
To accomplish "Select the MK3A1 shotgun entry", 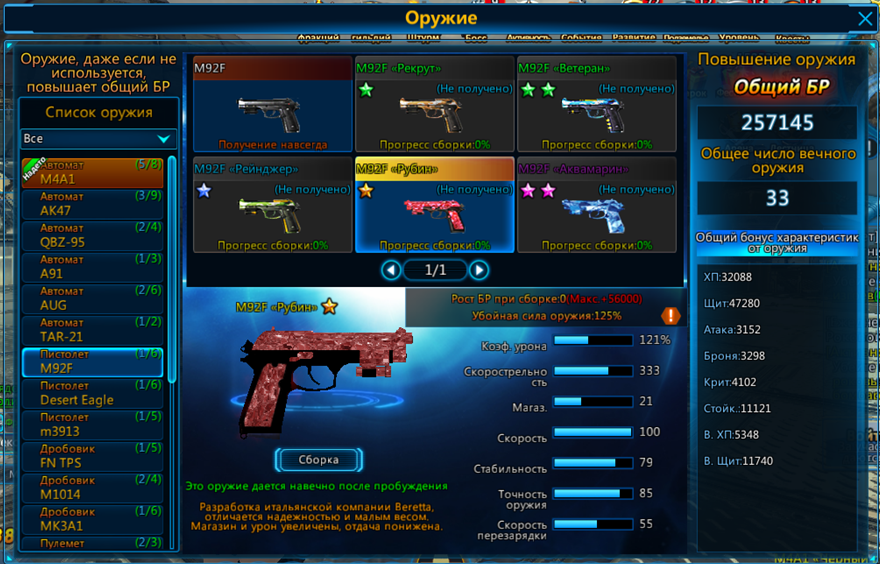I will pyautogui.click(x=92, y=520).
